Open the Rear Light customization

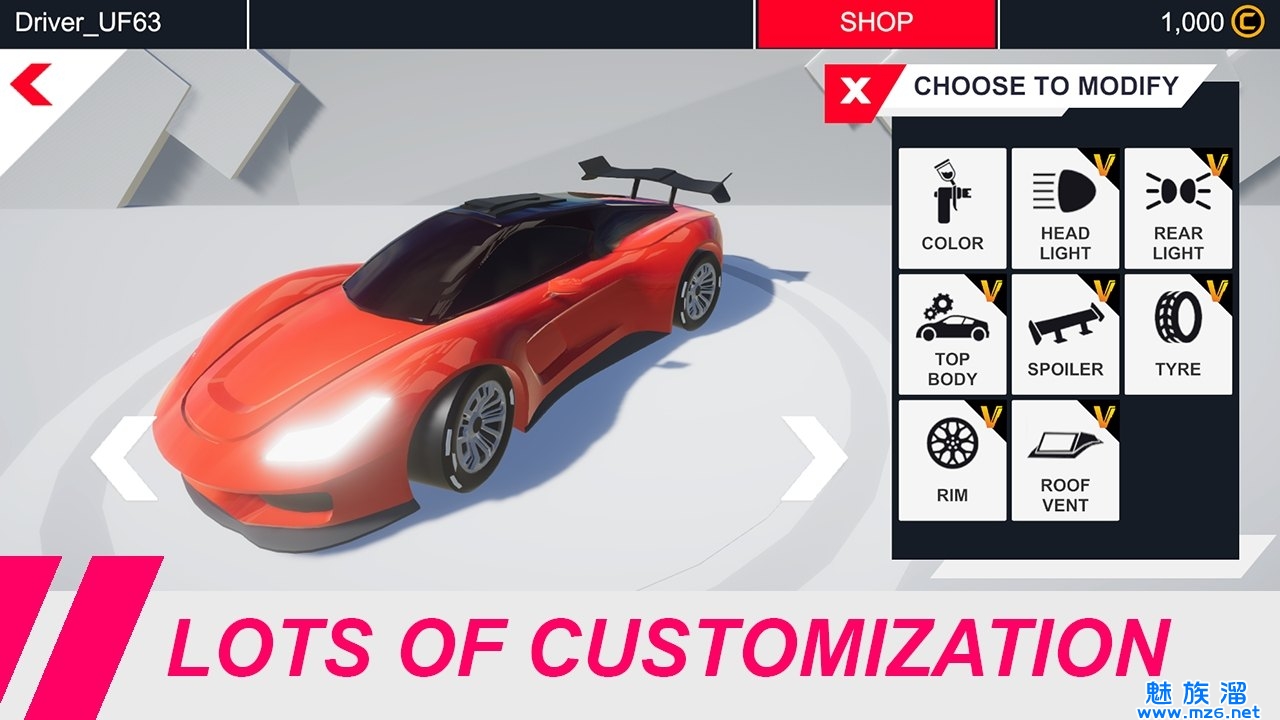coord(1178,208)
